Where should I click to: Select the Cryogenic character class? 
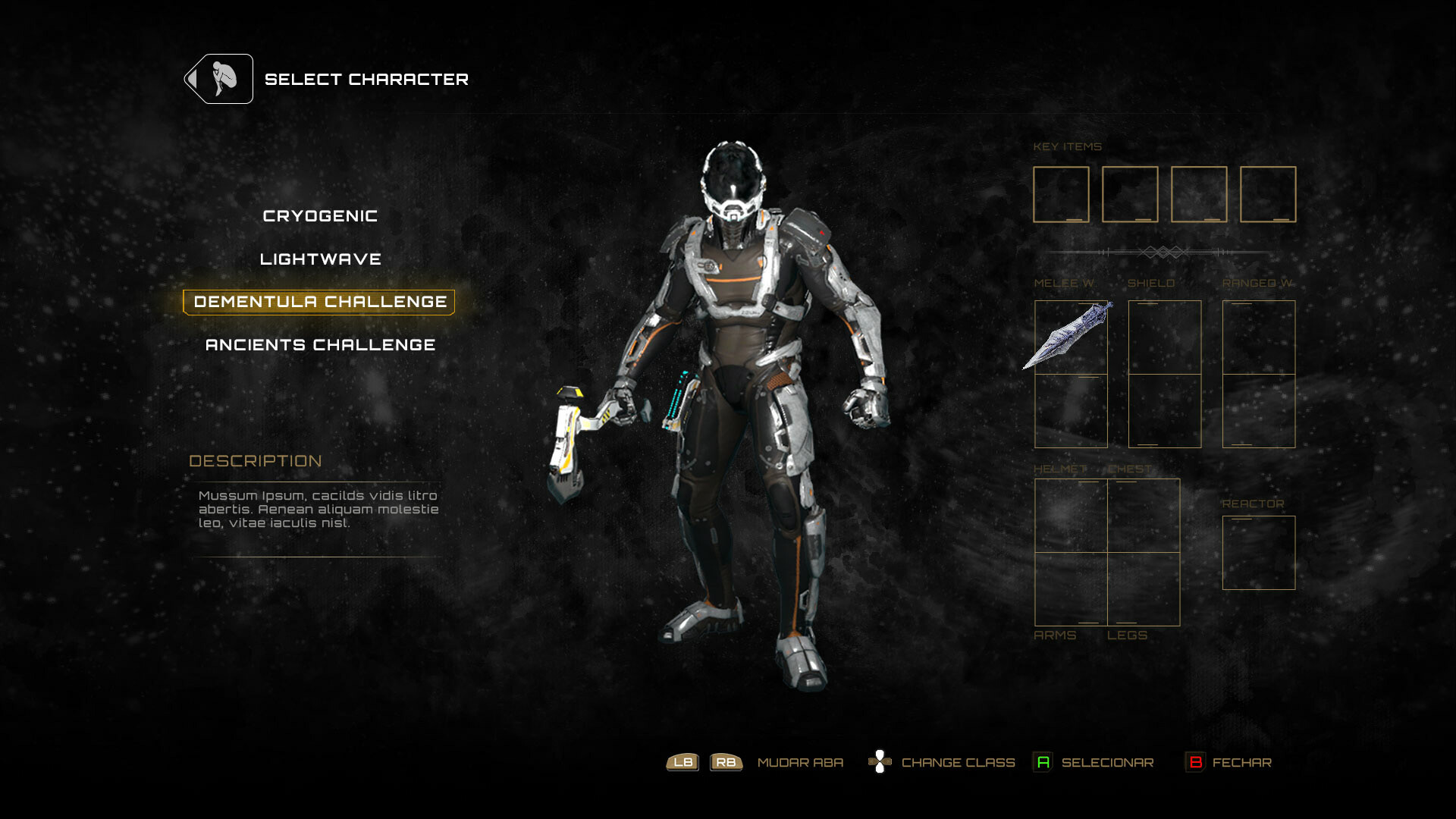(x=320, y=216)
